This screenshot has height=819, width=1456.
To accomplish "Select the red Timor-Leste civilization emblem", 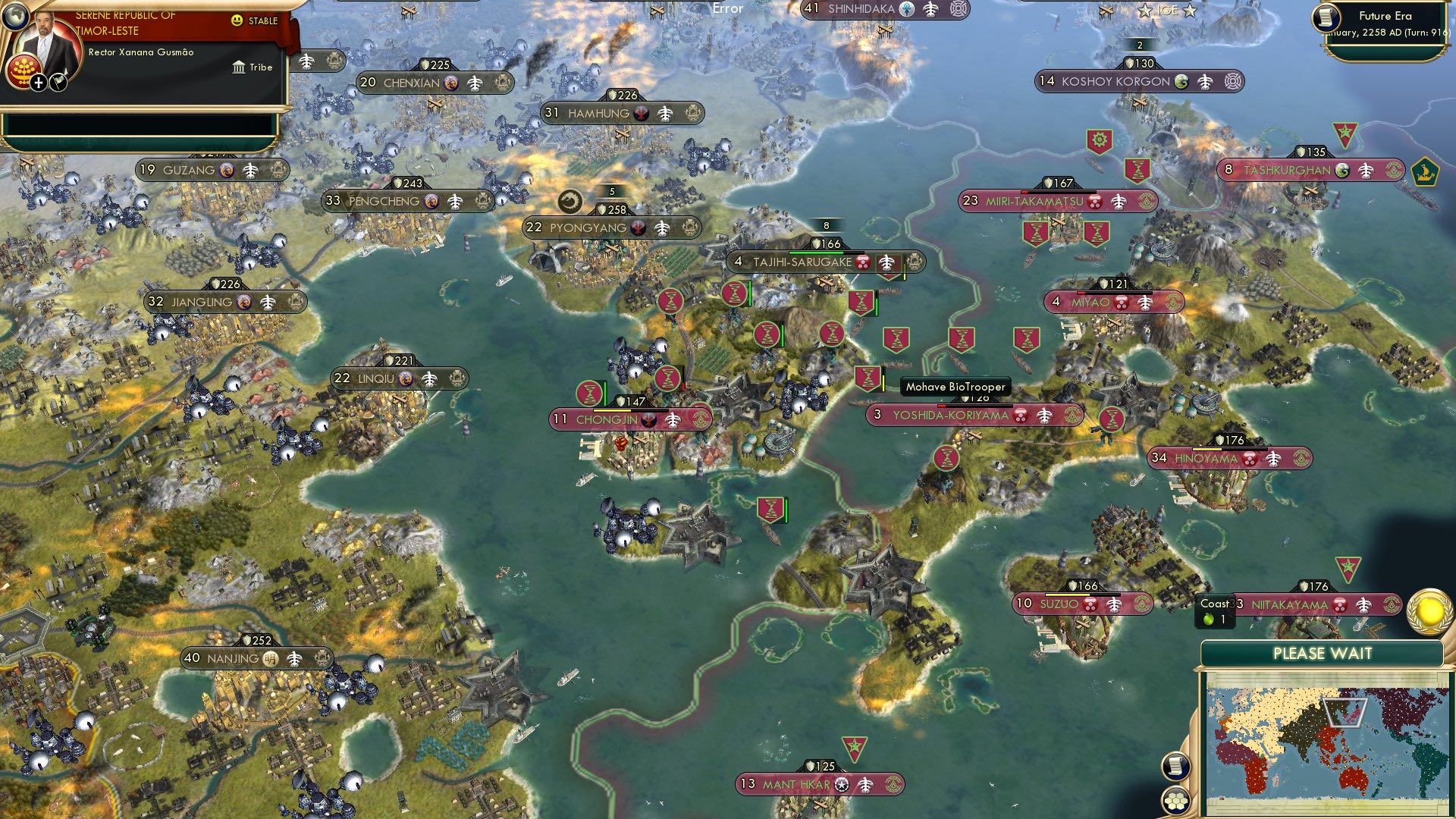I will 24,70.
